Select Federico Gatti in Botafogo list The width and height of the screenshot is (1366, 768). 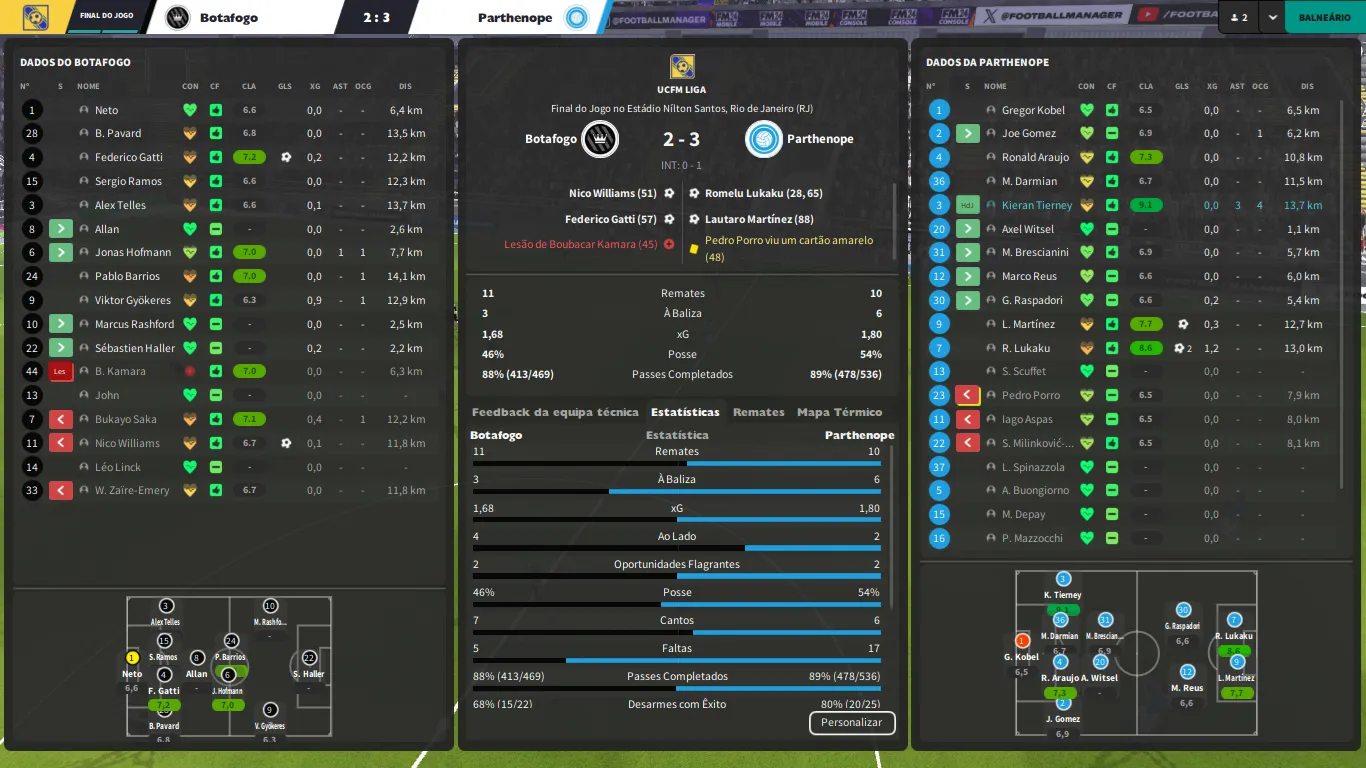[x=129, y=157]
